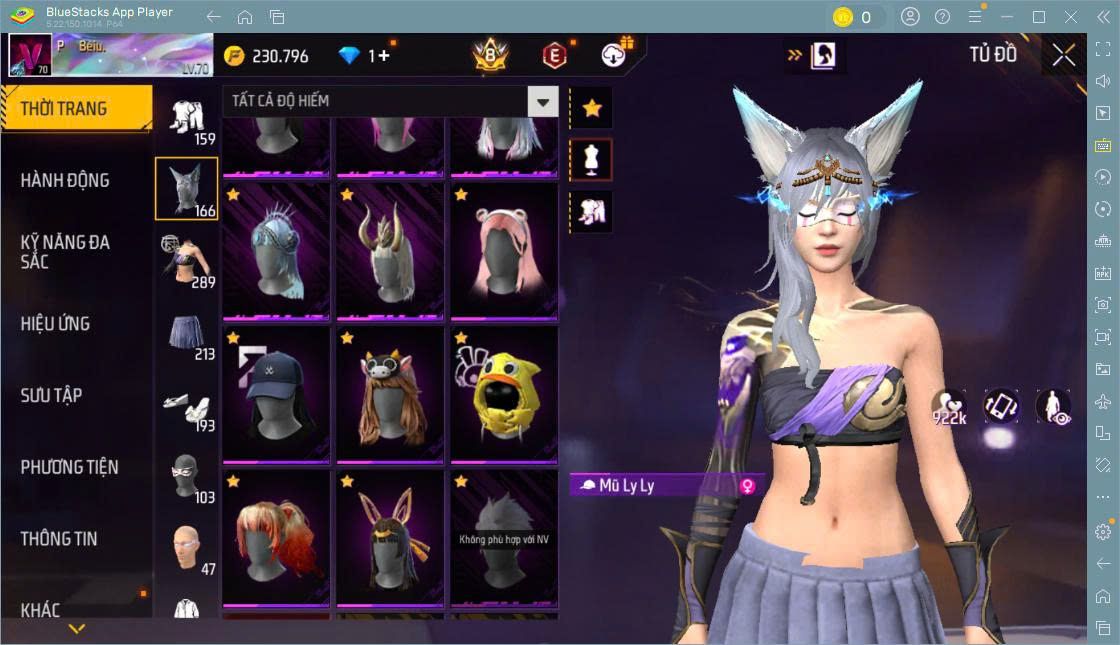Select the cow mask brown hair

click(390, 393)
